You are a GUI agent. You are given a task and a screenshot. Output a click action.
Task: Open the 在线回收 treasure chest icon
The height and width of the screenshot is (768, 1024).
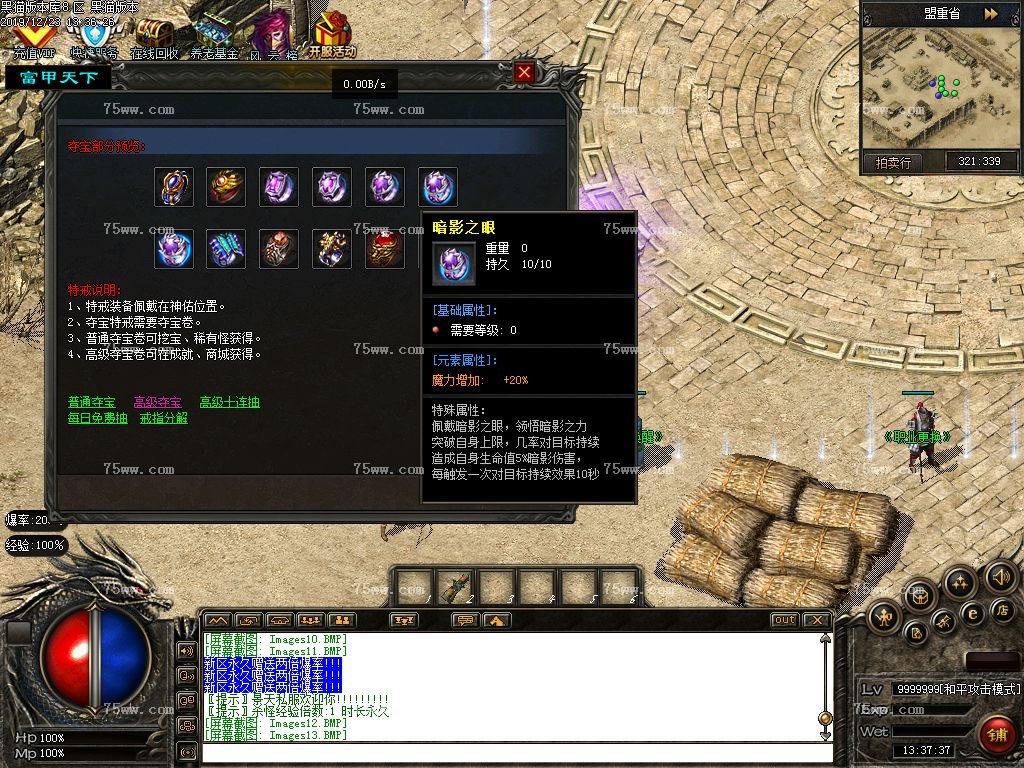(x=154, y=39)
